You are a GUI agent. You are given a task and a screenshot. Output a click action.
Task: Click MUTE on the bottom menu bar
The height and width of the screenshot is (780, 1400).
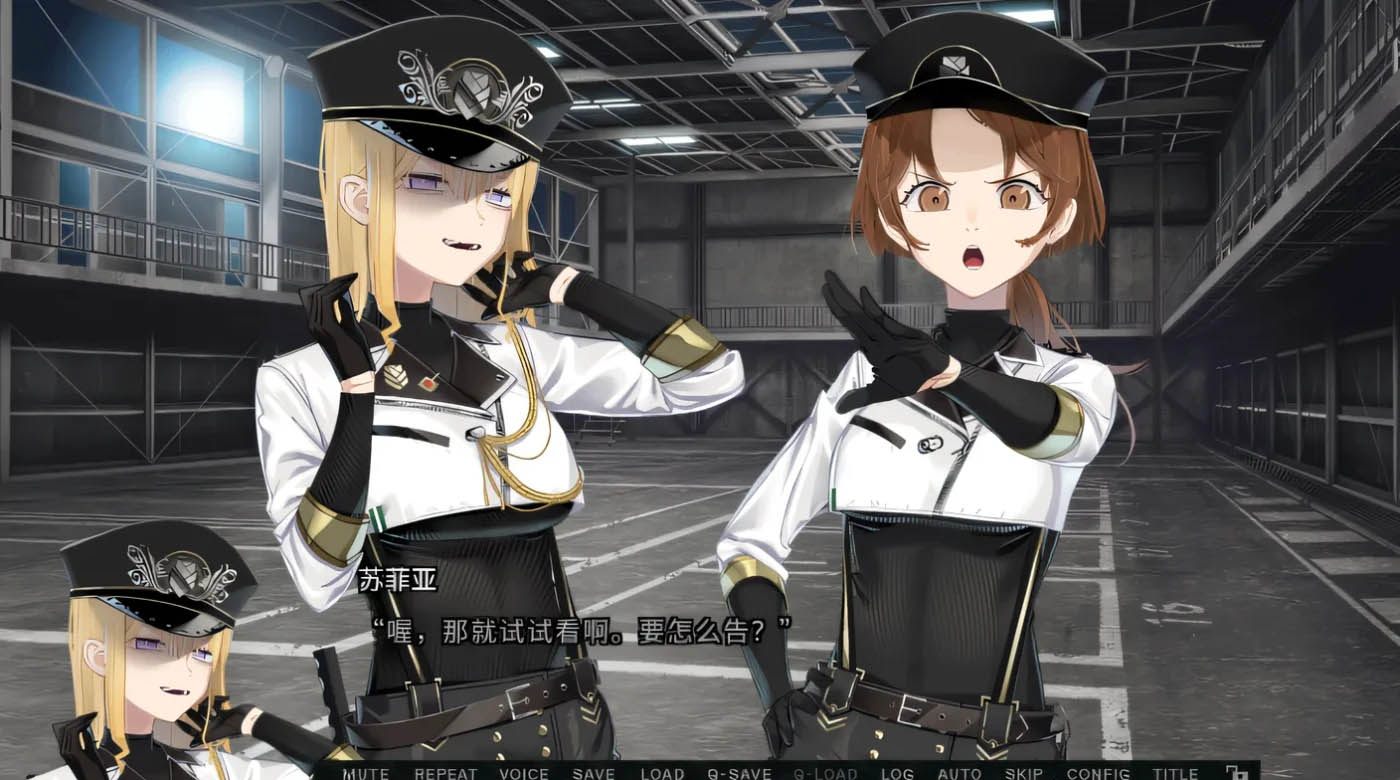click(x=366, y=773)
